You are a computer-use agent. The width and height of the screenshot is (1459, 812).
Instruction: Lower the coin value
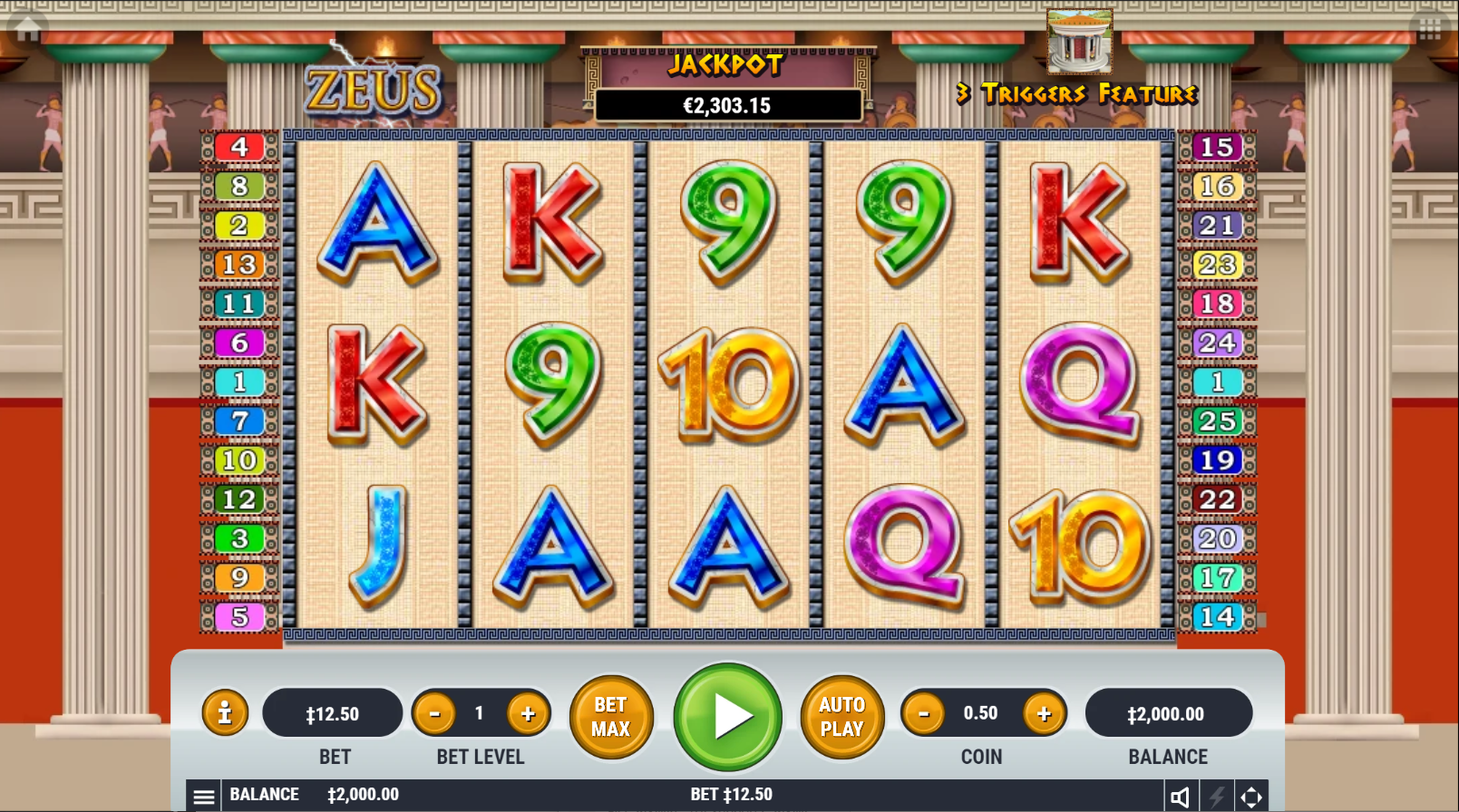tap(924, 714)
